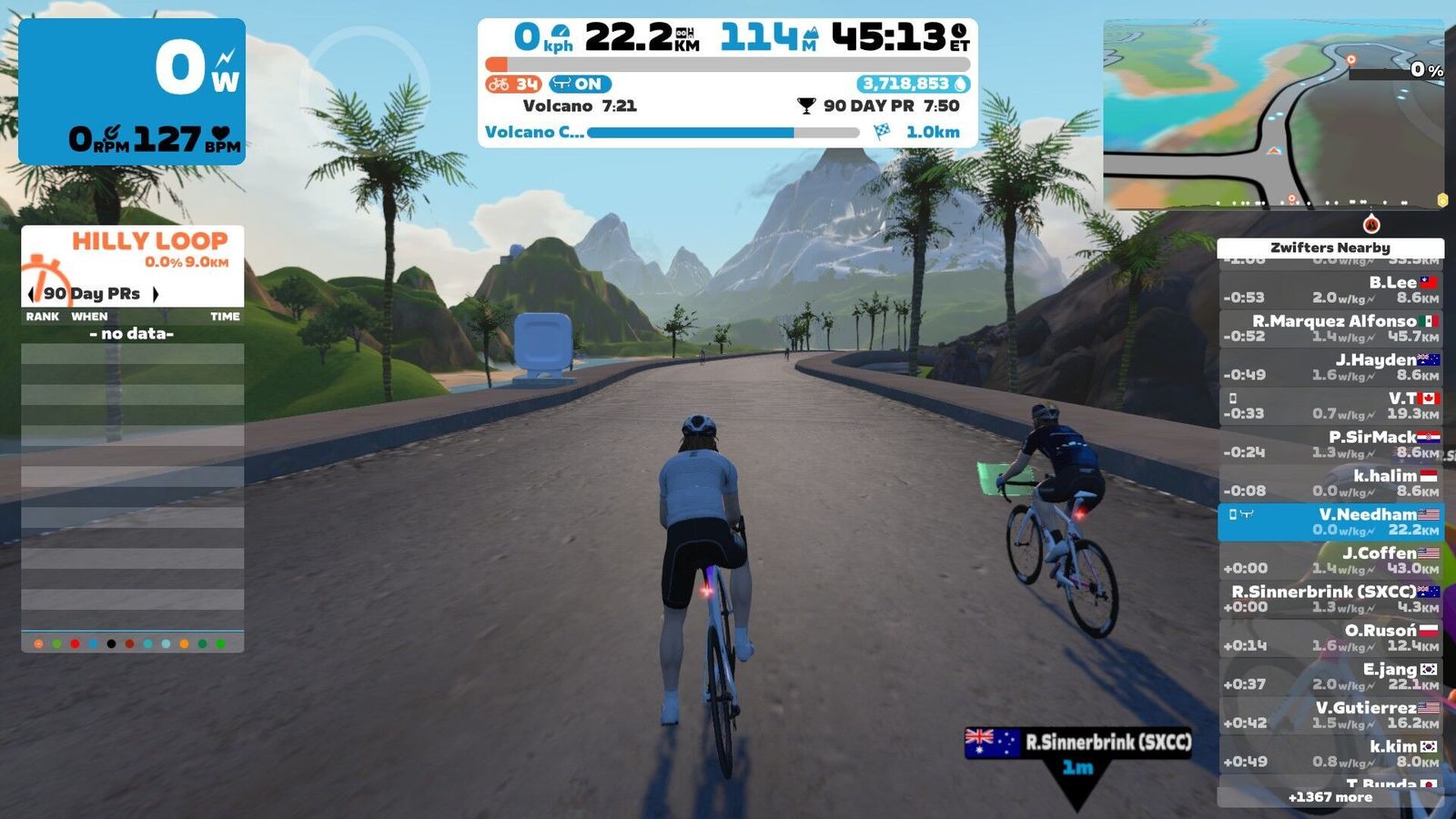This screenshot has height=819, width=1456.
Task: Show next leaderboard with right arrow
Action: 156,294
